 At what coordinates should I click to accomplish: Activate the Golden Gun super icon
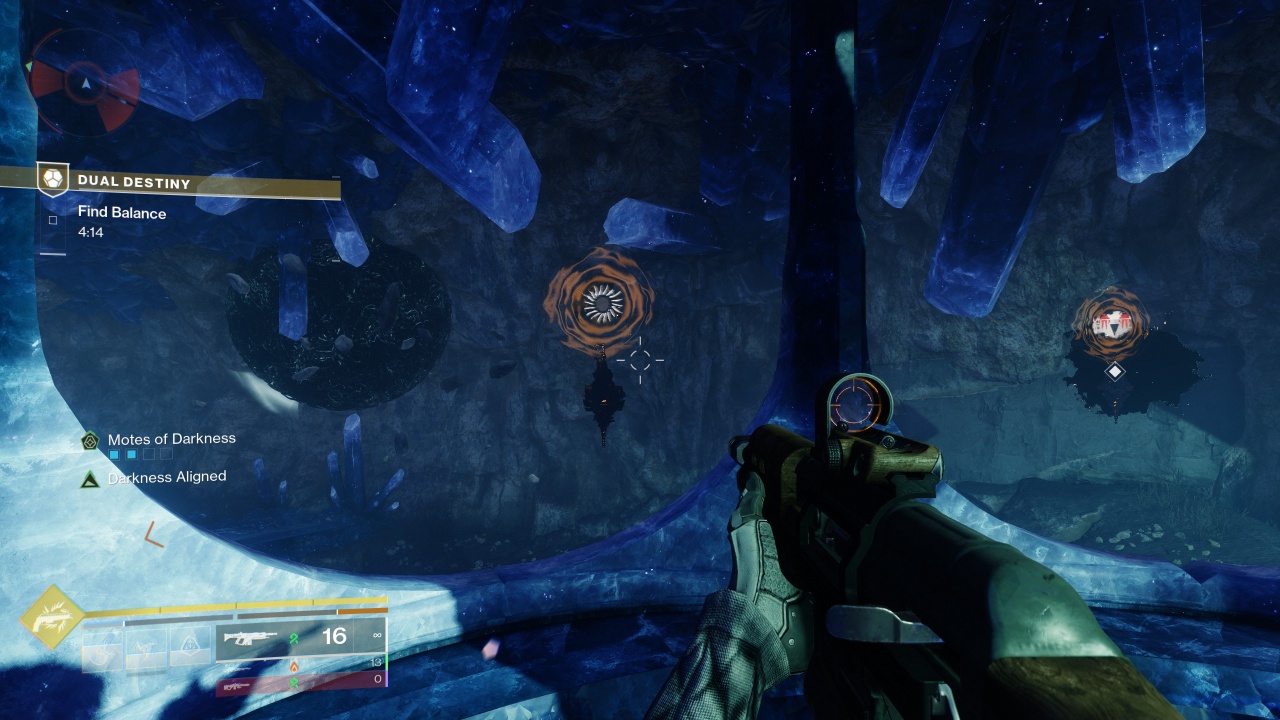click(x=52, y=616)
